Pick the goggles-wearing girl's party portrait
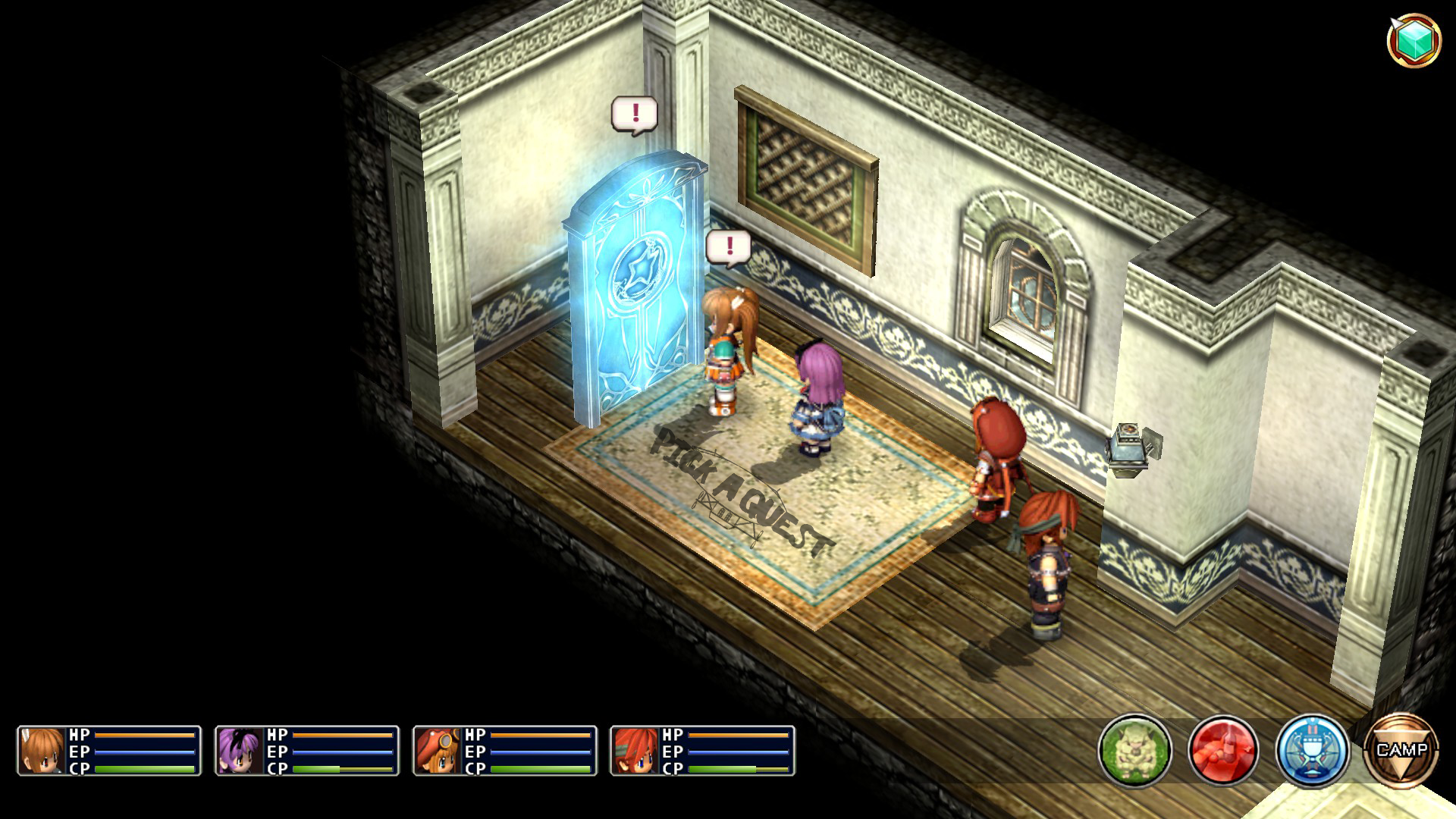Screen dimensions: 1456x819 (x=438, y=750)
